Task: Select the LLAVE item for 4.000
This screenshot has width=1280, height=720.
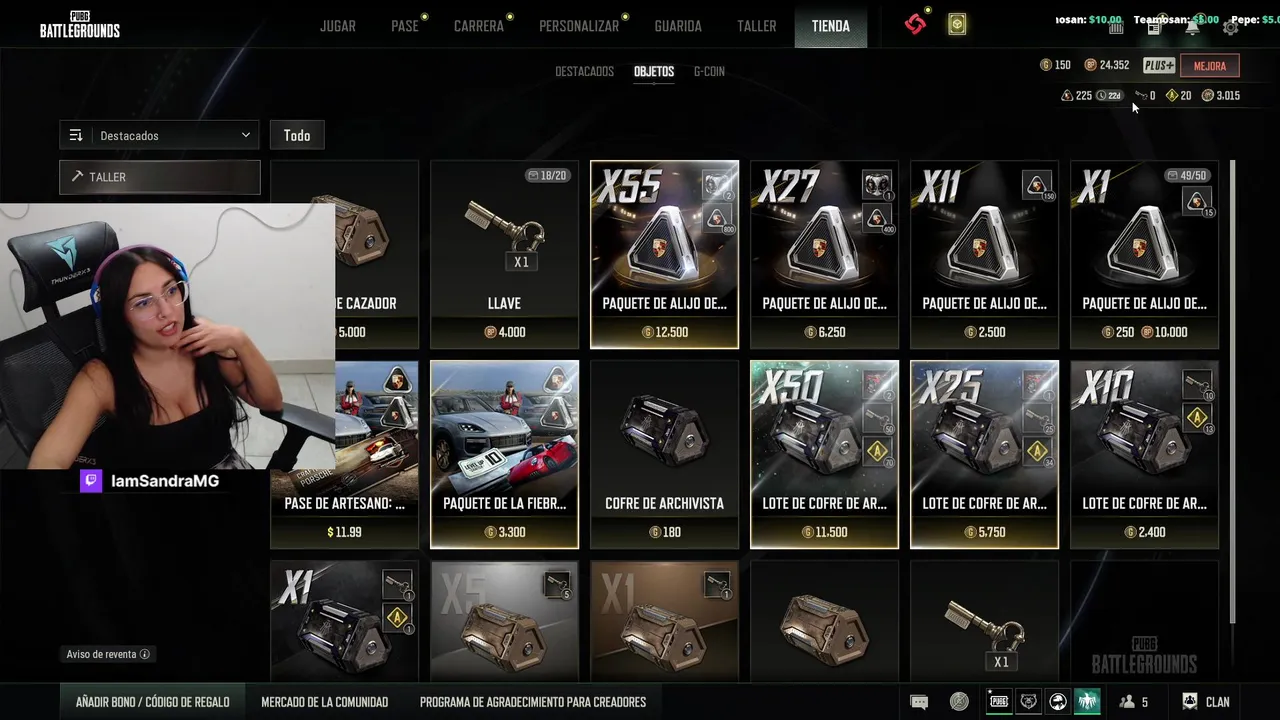Action: [x=504, y=255]
